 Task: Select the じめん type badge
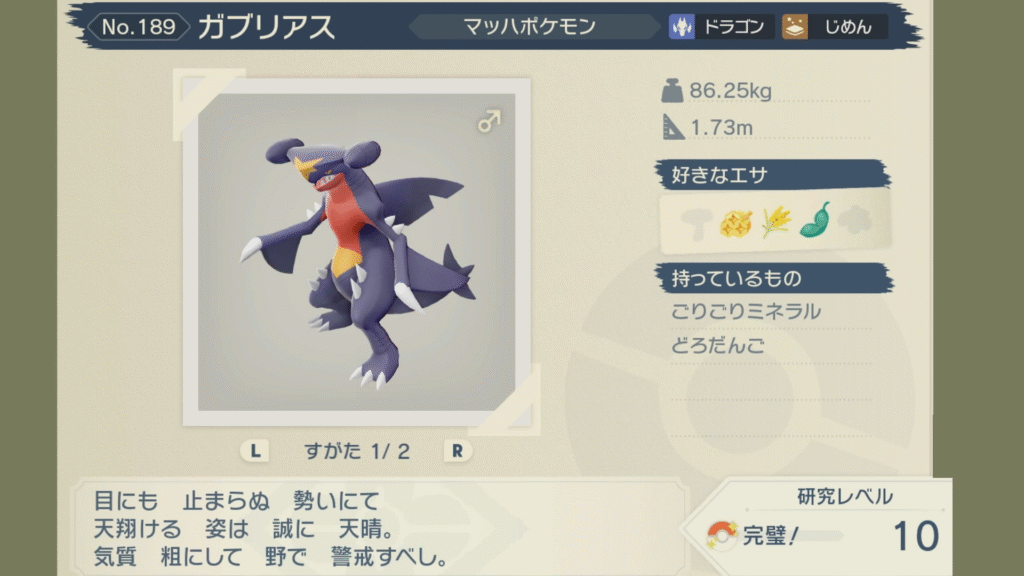click(833, 27)
